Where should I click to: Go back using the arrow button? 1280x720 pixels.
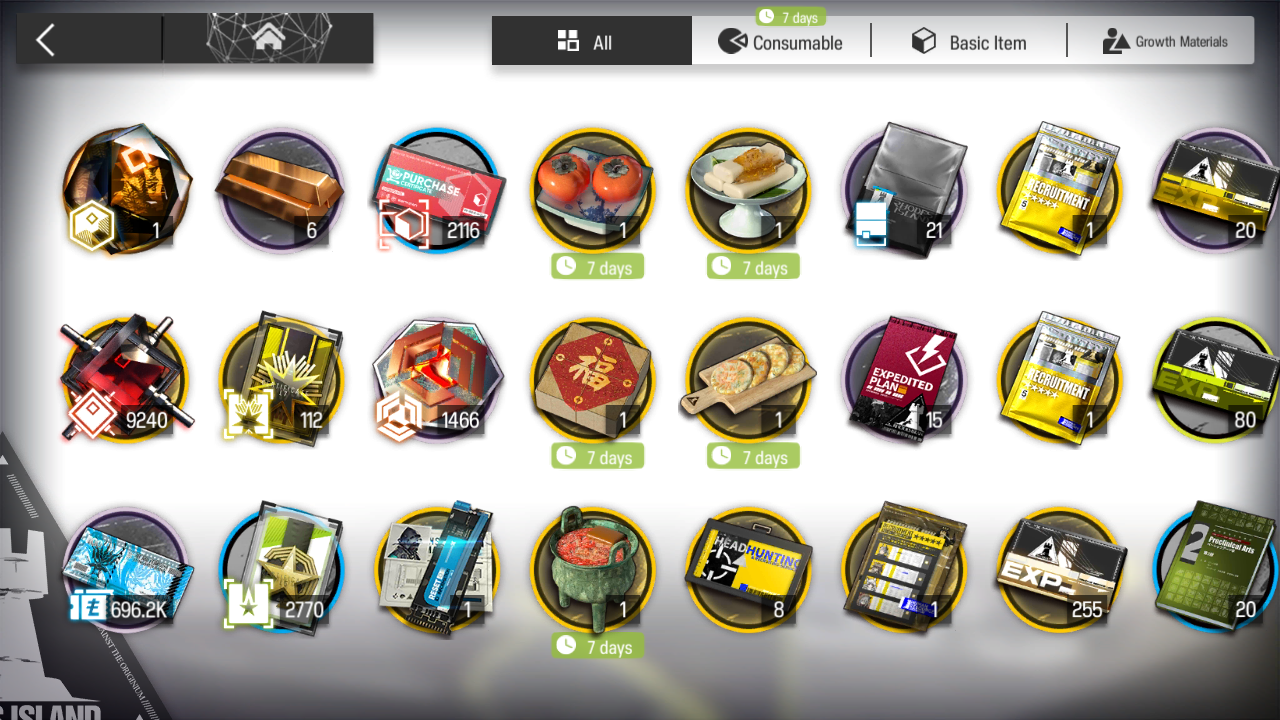tap(46, 40)
